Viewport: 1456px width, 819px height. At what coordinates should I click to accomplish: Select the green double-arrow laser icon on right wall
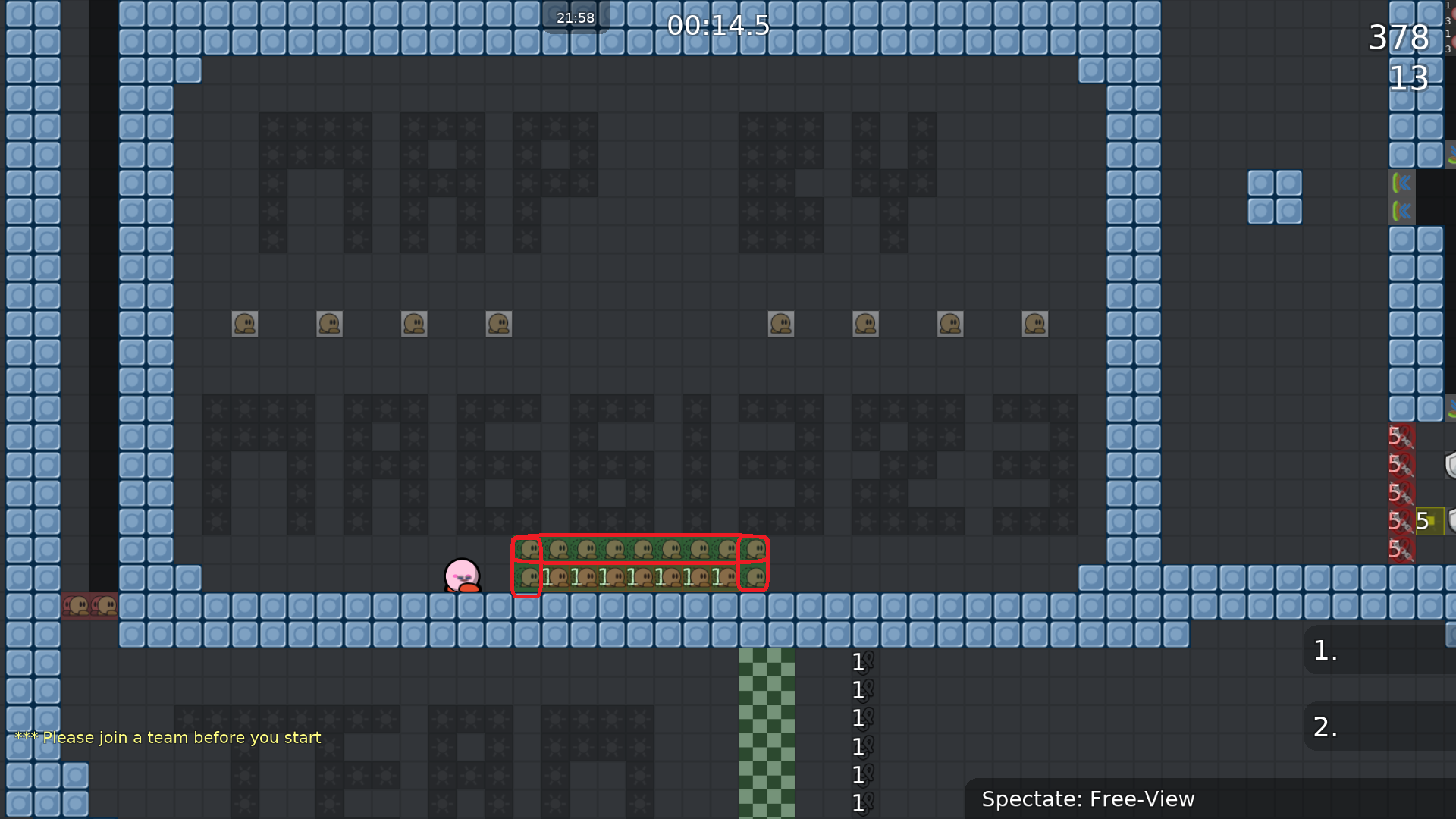(x=1403, y=182)
